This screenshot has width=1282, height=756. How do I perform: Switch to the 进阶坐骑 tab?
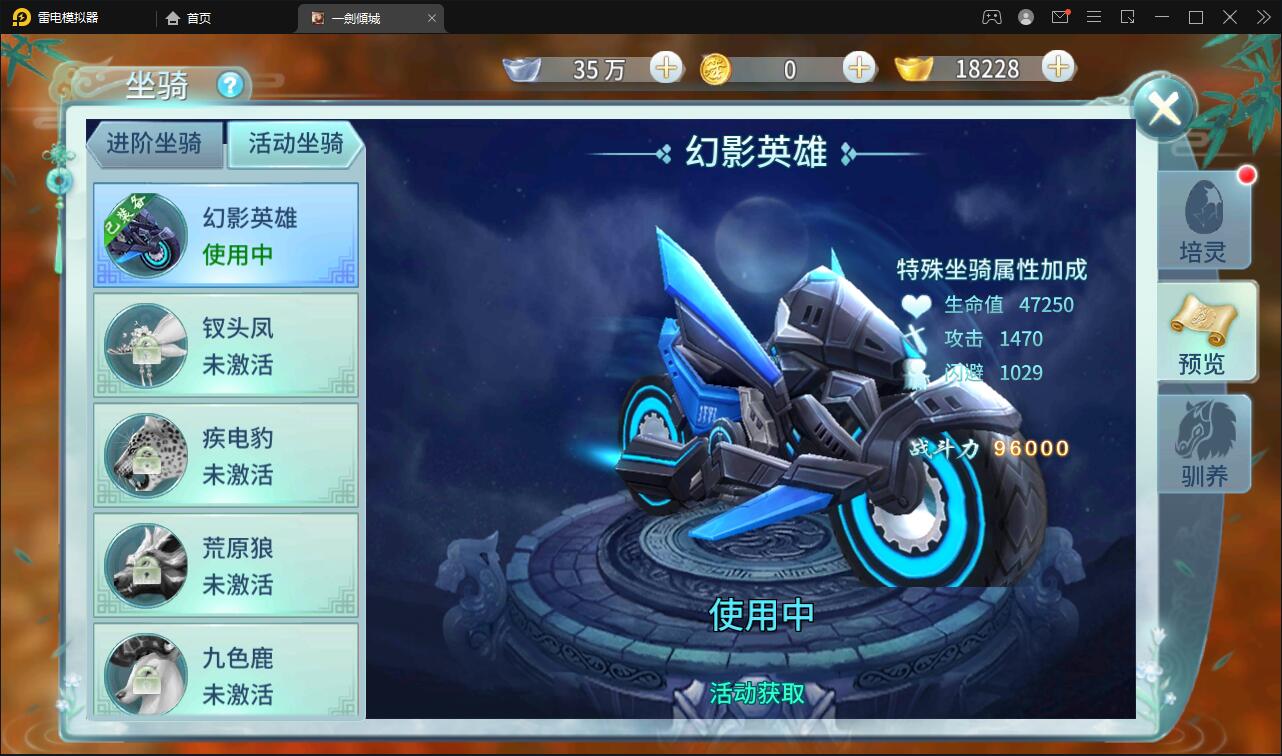coord(156,144)
